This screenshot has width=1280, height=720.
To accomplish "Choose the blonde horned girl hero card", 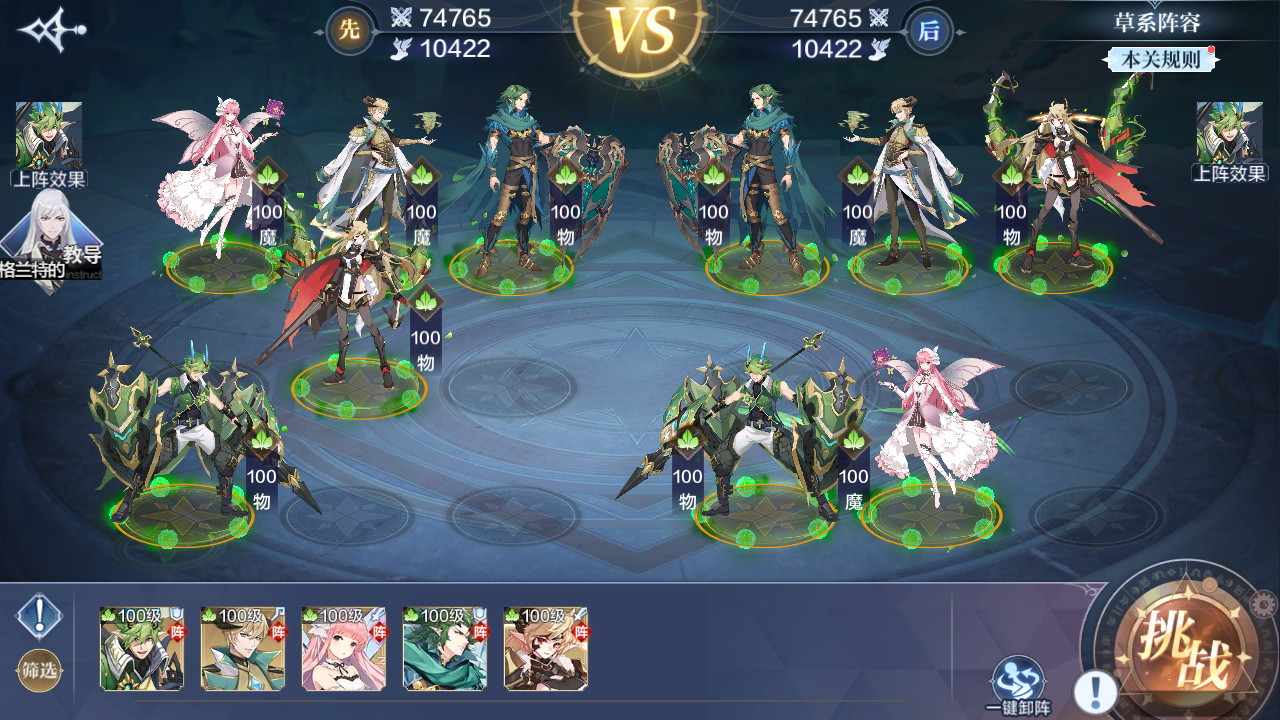I will pos(546,649).
